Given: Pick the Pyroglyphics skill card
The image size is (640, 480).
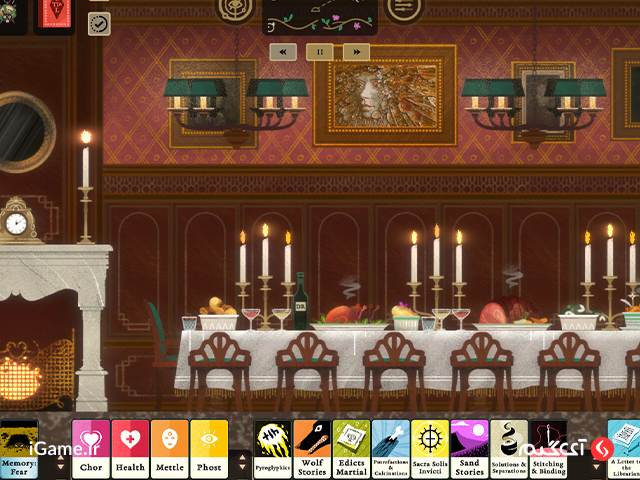Looking at the screenshot, I should click(x=272, y=449).
